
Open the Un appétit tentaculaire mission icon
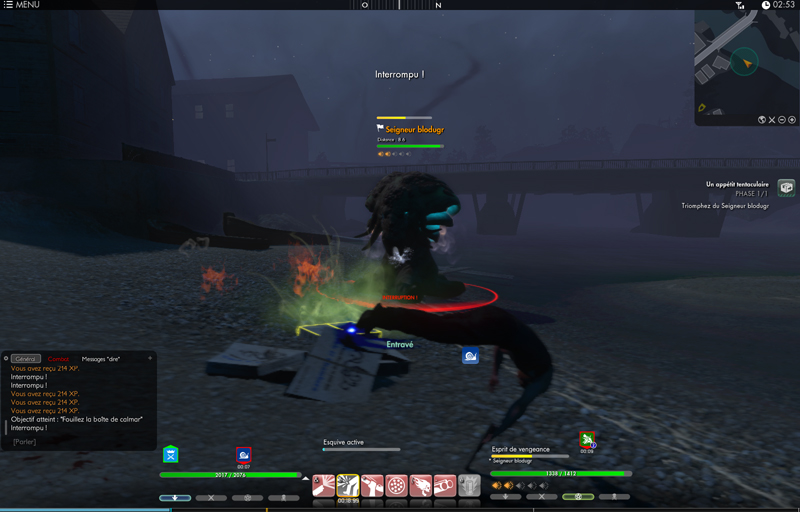[x=787, y=187]
